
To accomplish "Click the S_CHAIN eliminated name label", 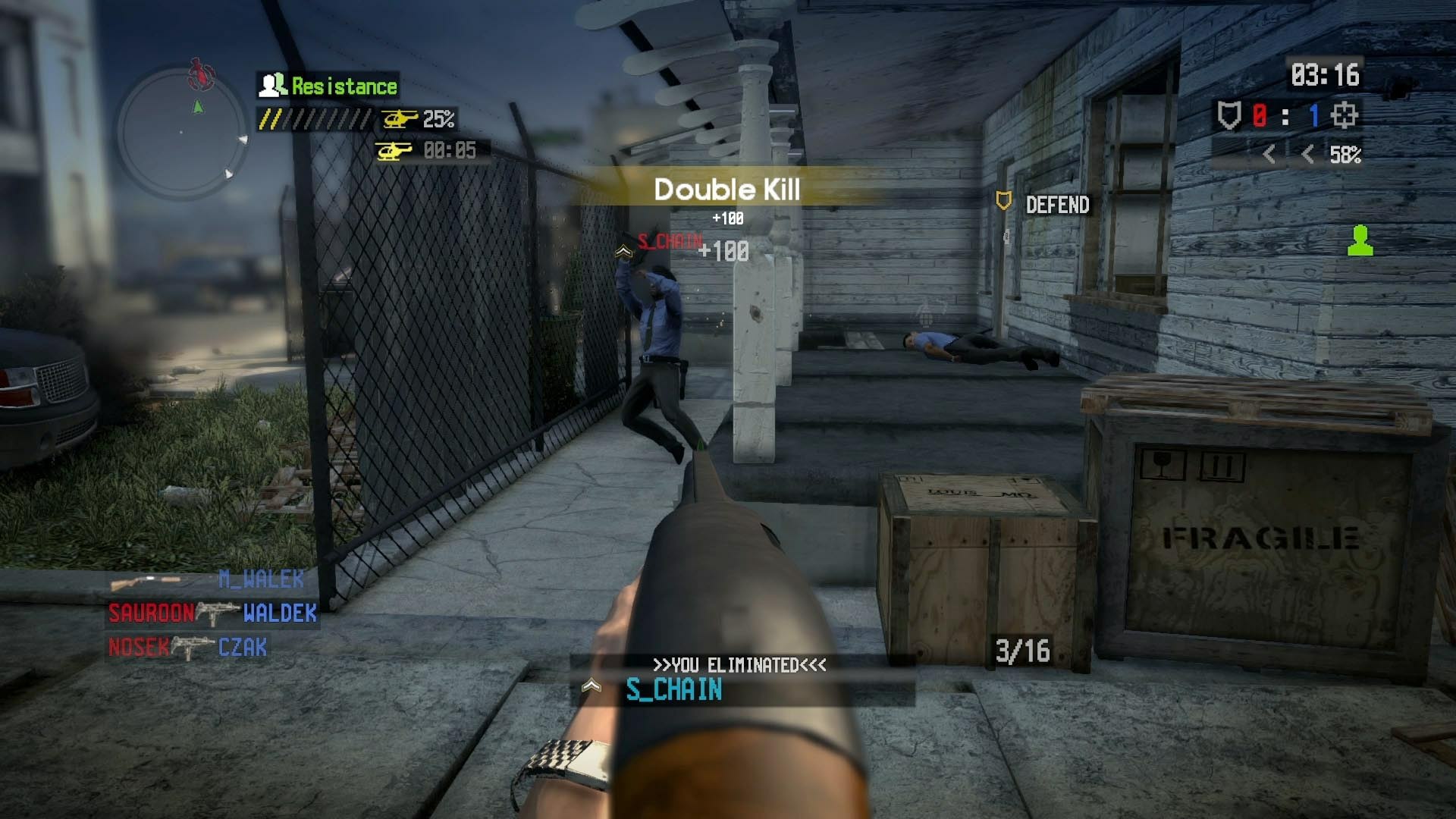I will click(674, 691).
